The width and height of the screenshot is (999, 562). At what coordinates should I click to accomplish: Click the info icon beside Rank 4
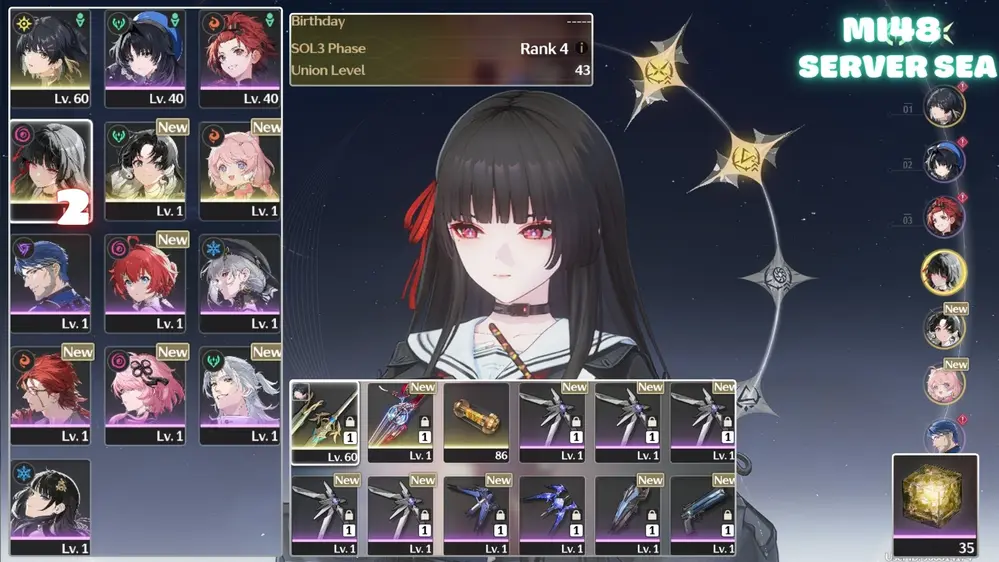(581, 48)
